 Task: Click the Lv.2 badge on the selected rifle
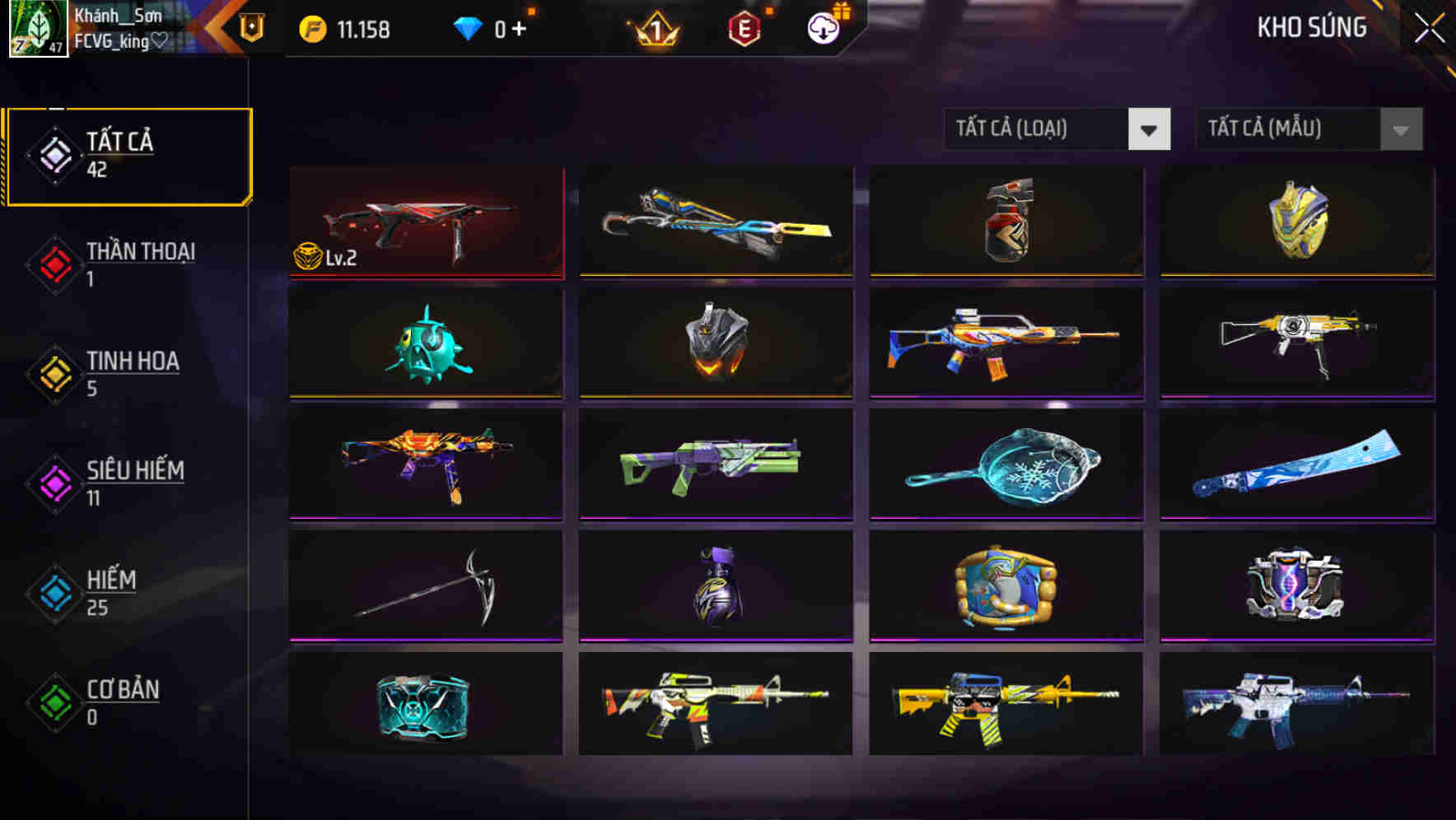click(324, 257)
